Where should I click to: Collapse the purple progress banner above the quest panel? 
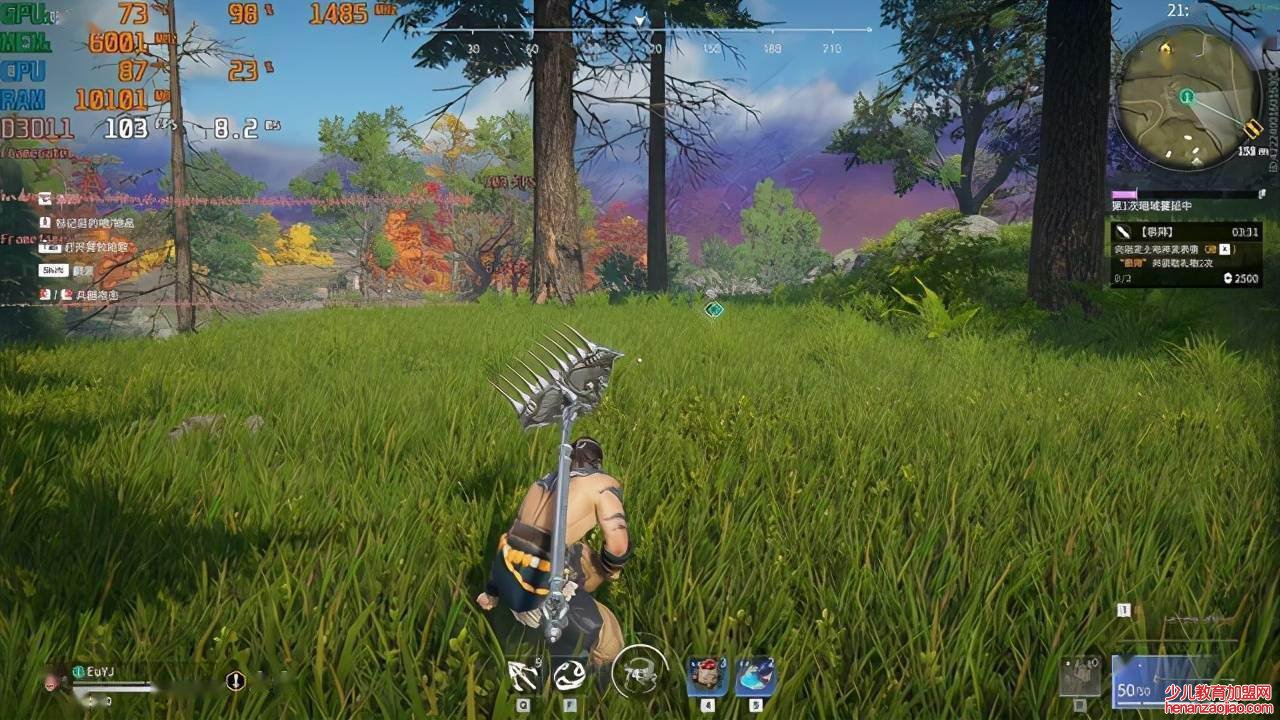[1125, 194]
